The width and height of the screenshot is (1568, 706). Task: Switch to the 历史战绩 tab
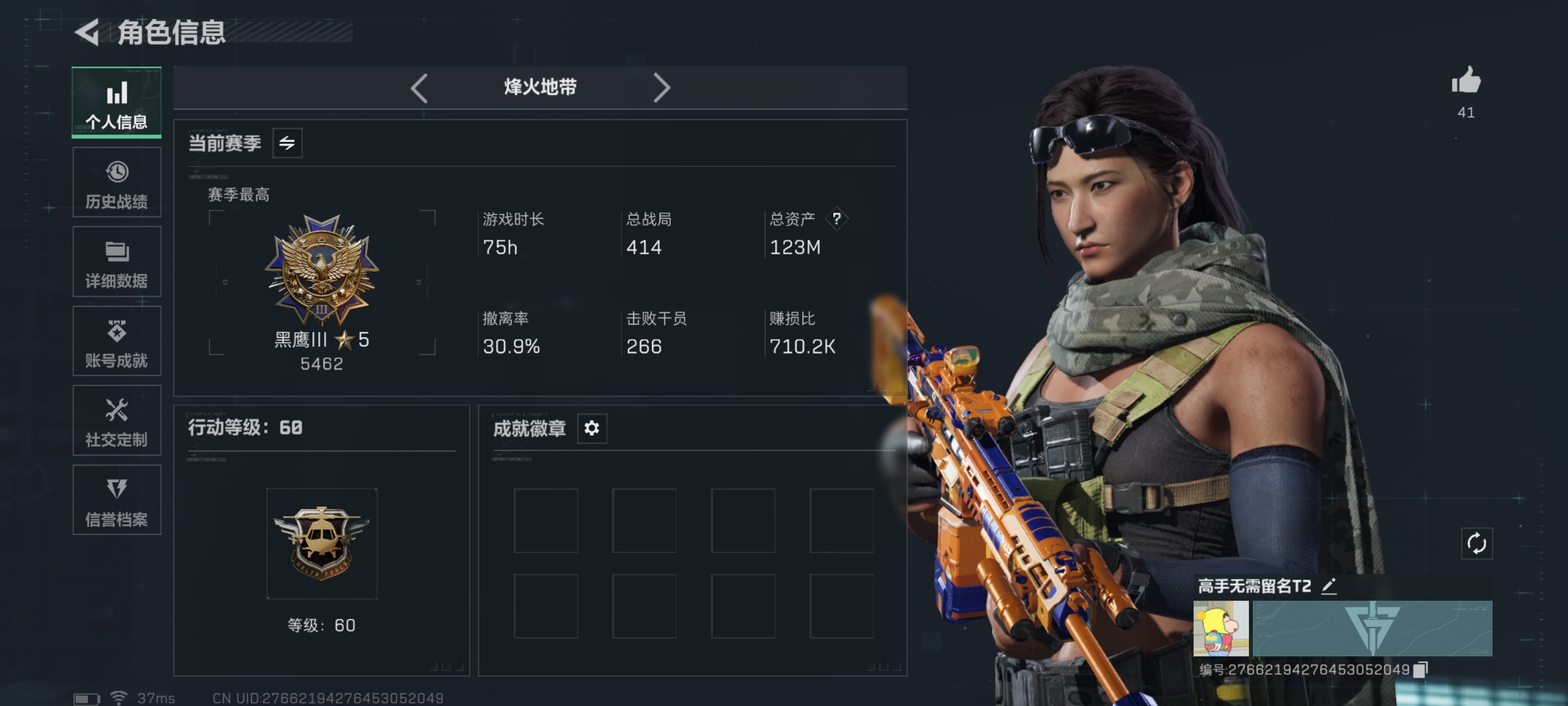[x=116, y=182]
